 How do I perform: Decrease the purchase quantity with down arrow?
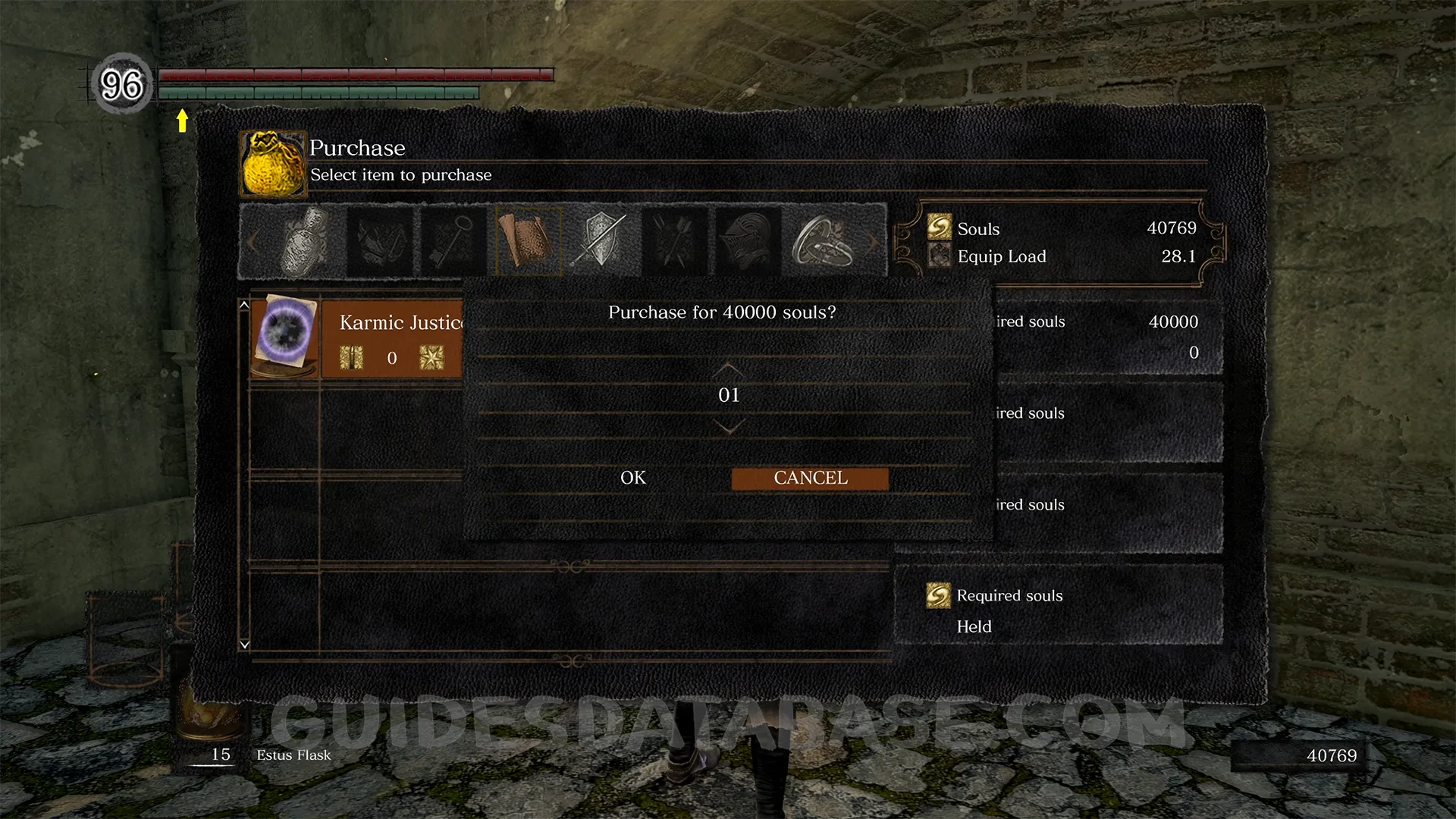pyautogui.click(x=729, y=428)
